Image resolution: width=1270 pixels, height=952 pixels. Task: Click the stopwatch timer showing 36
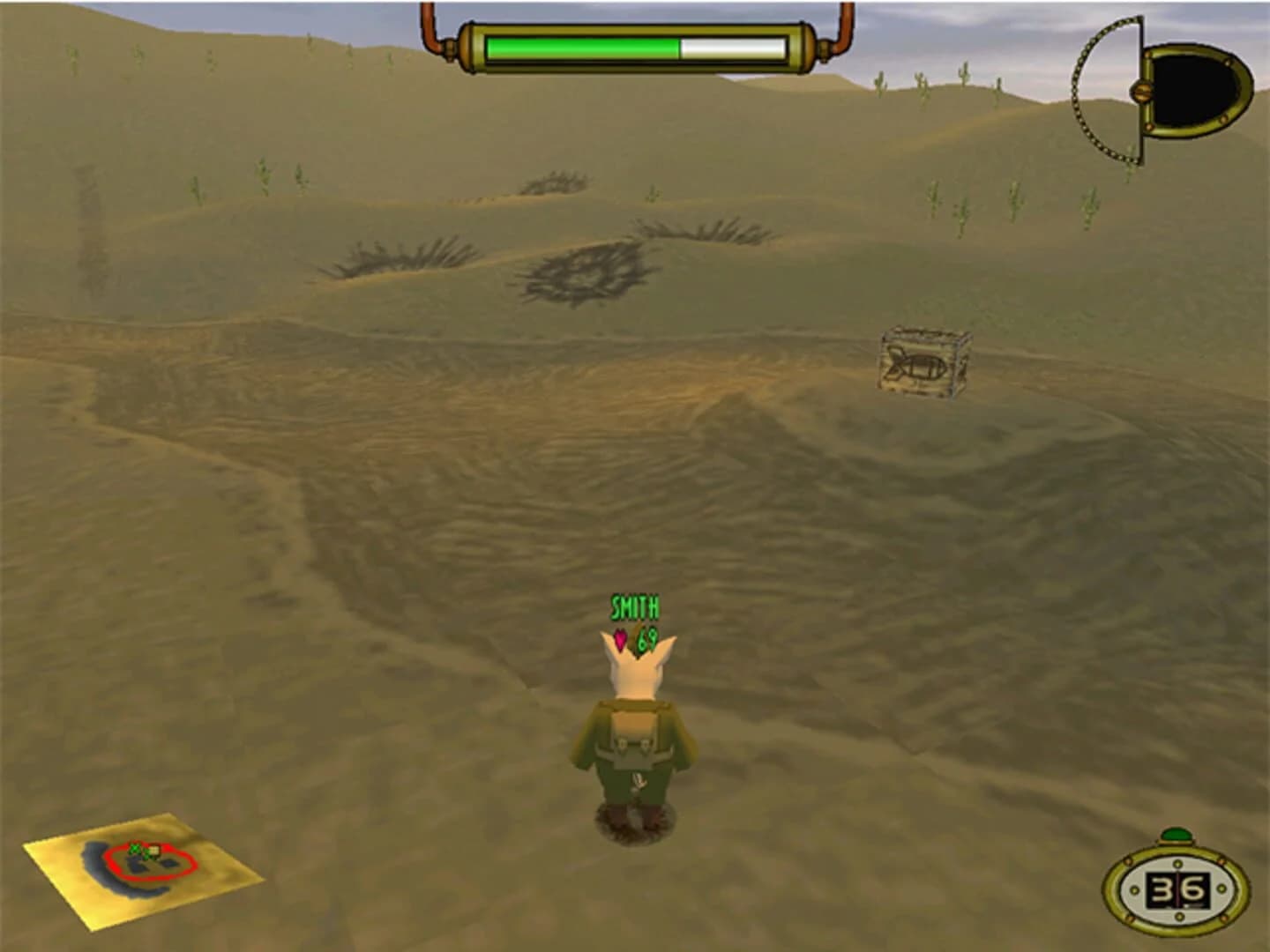[x=1176, y=885]
